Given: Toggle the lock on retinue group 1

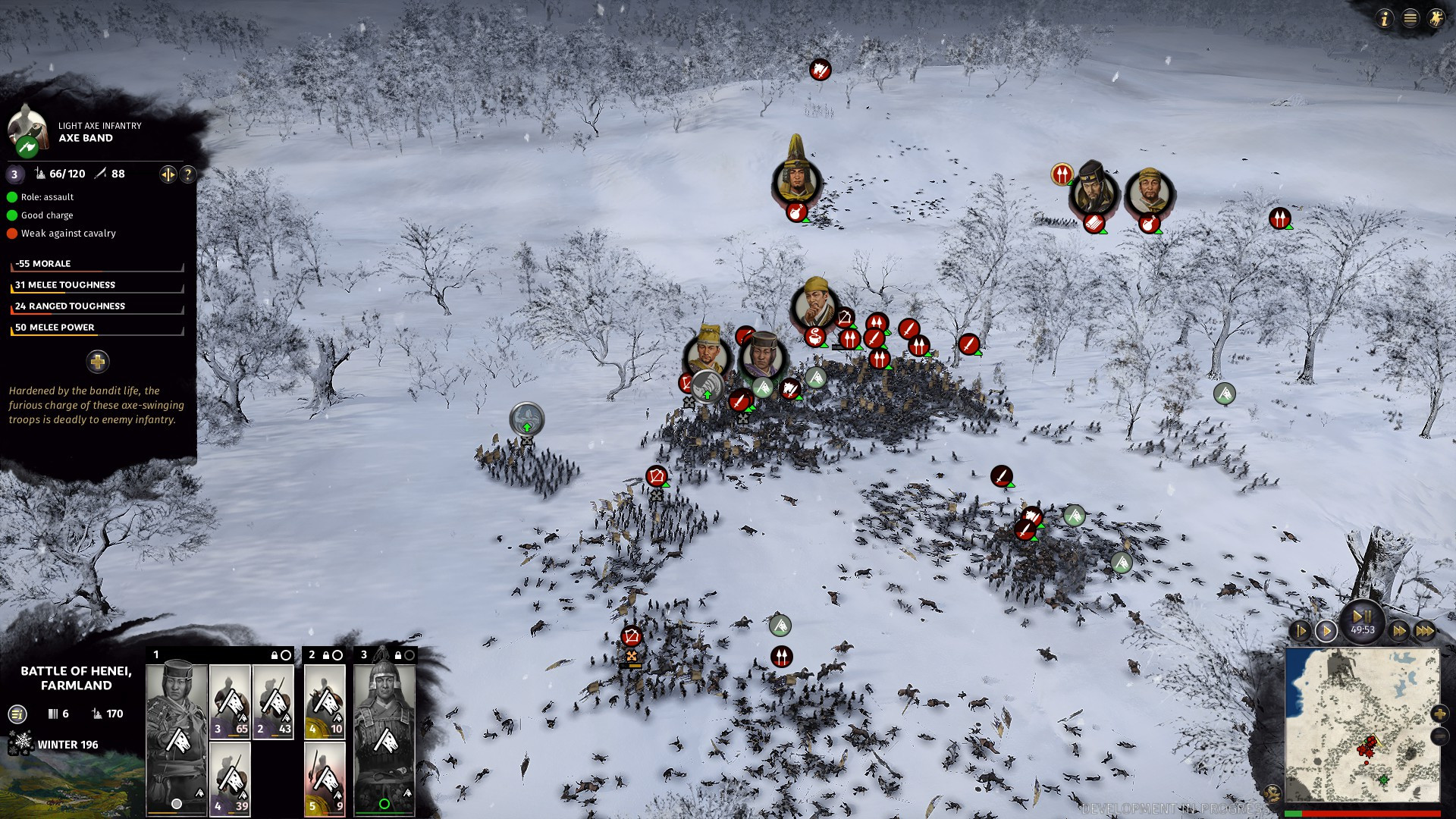Looking at the screenshot, I should click(x=275, y=655).
